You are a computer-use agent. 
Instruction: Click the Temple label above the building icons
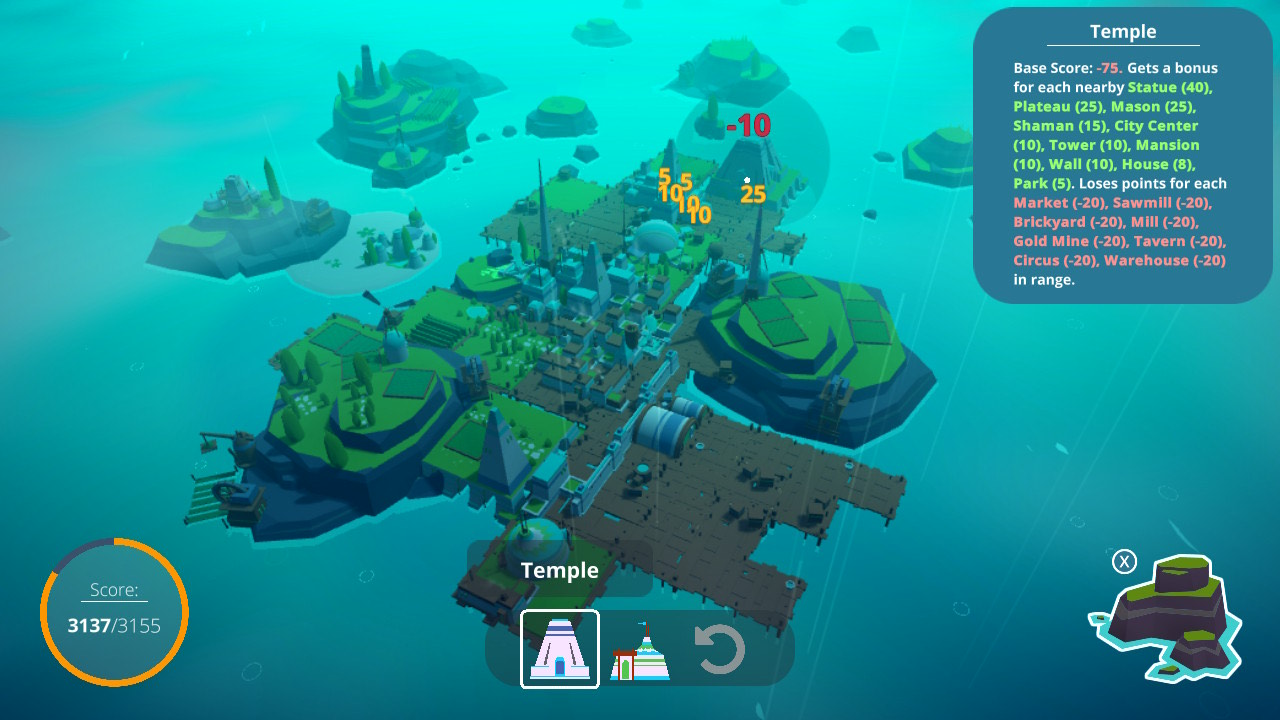point(558,571)
